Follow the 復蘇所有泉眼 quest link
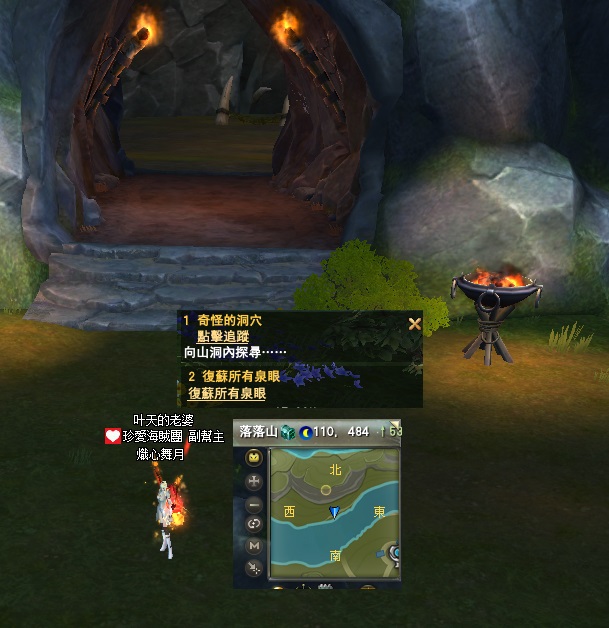Screen dimensions: 609x628 (x=227, y=394)
